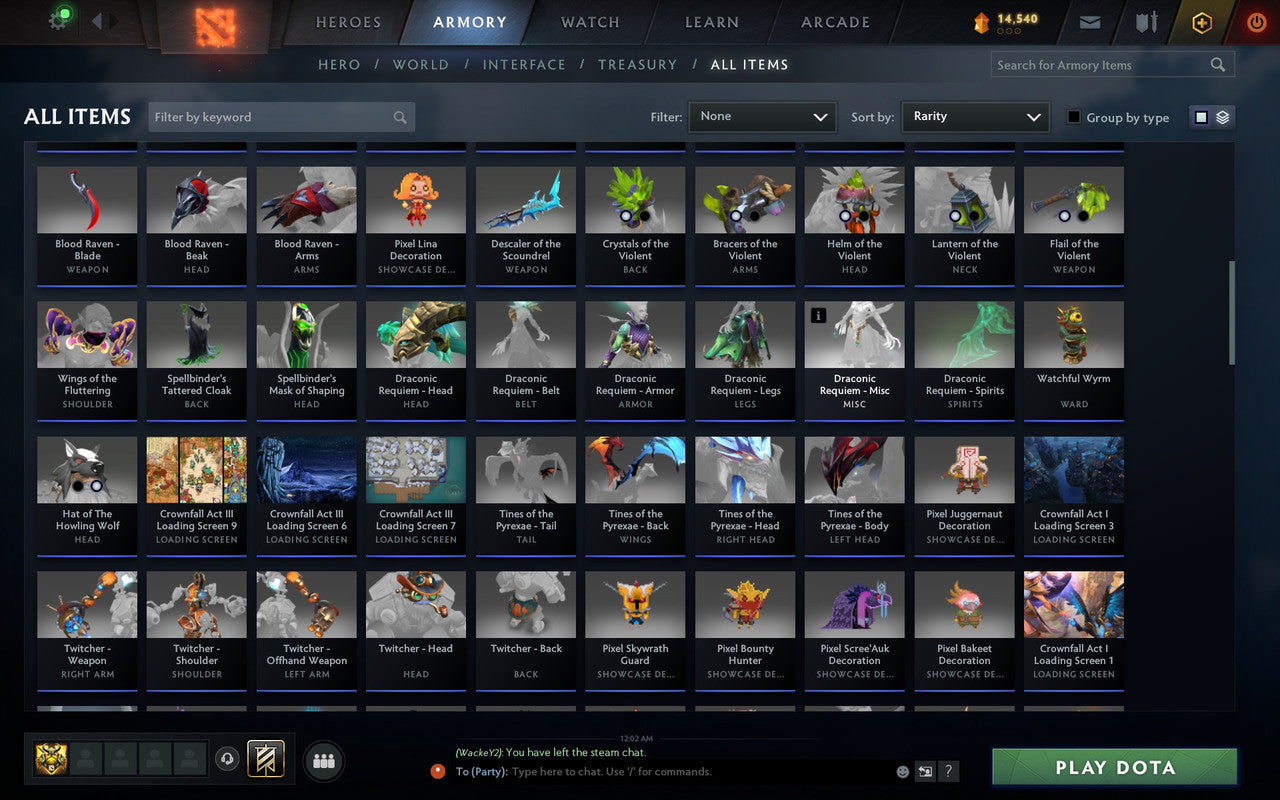Open the Sort by Rarity dropdown

975,116
